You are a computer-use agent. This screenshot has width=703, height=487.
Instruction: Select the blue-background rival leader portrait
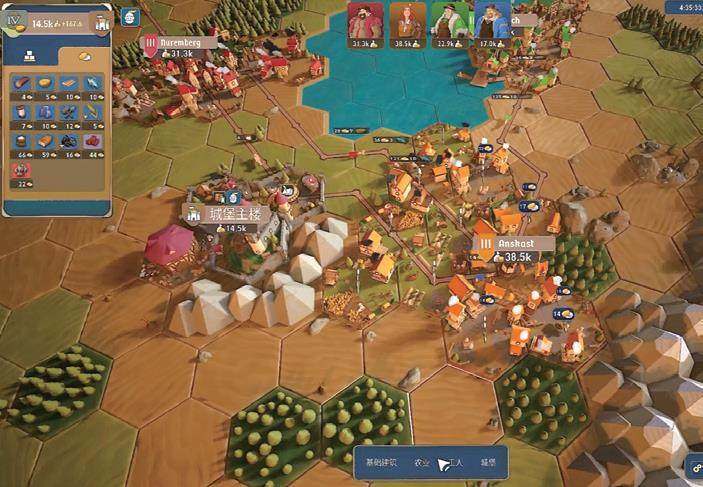(x=489, y=22)
